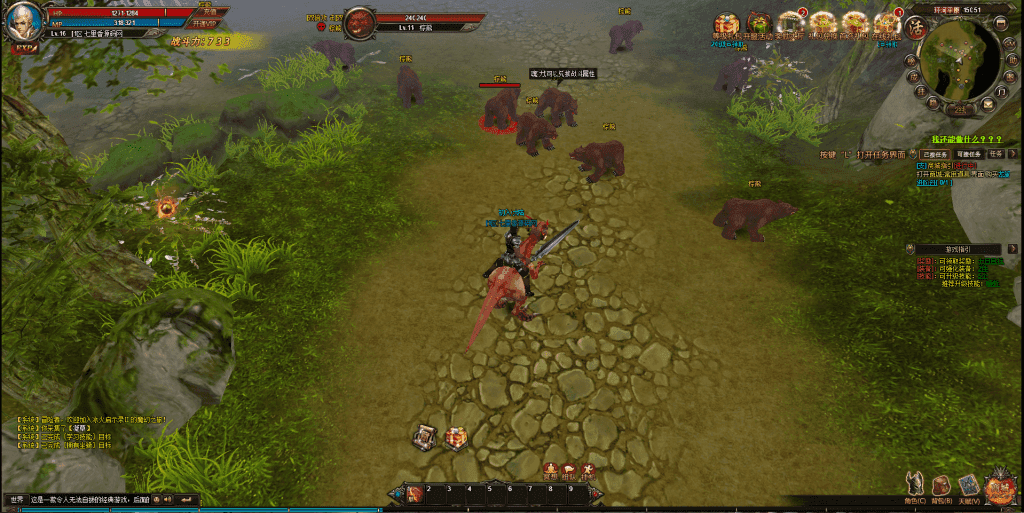Click the red gift box above the hotbar
The height and width of the screenshot is (513, 1024).
[455, 437]
